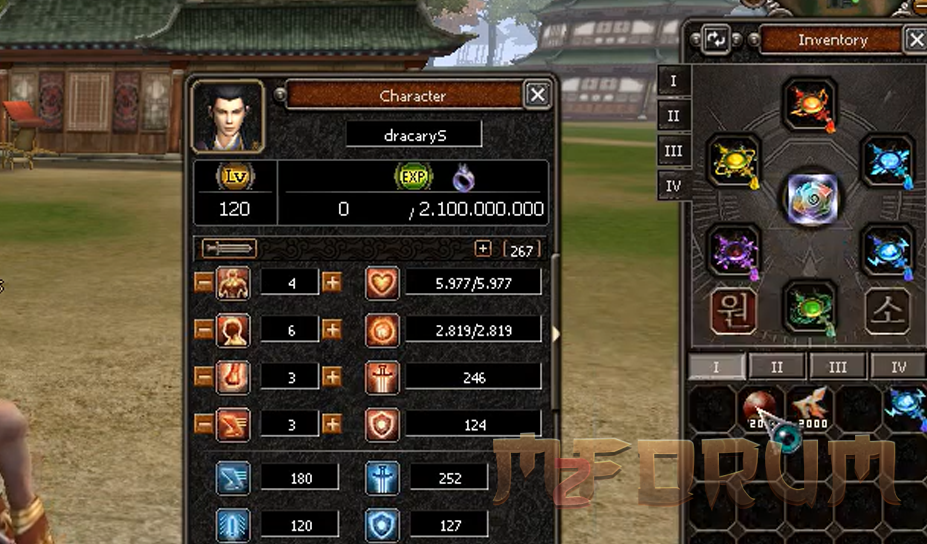This screenshot has height=544, width=927.
Task: Click the small plus beside 267 points
Action: click(x=483, y=249)
